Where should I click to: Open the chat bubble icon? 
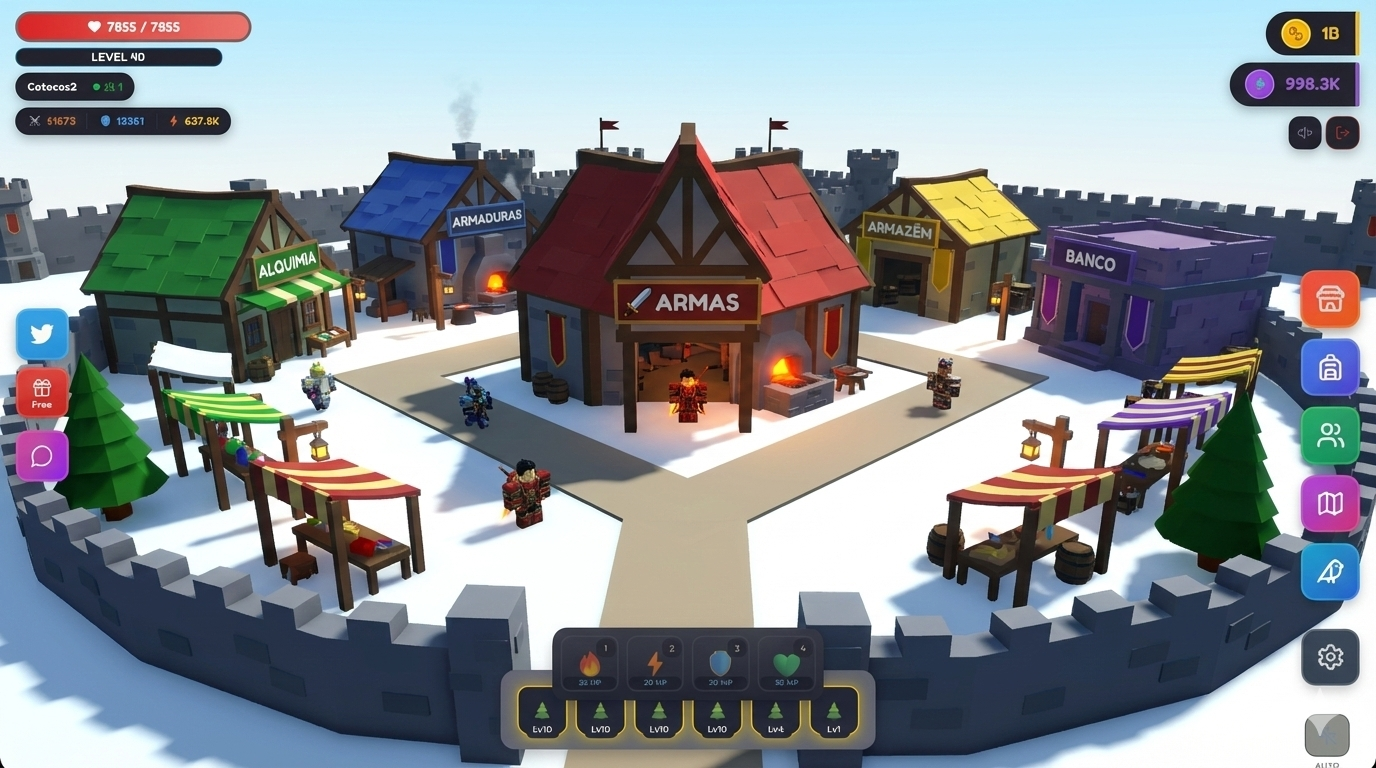[41, 456]
